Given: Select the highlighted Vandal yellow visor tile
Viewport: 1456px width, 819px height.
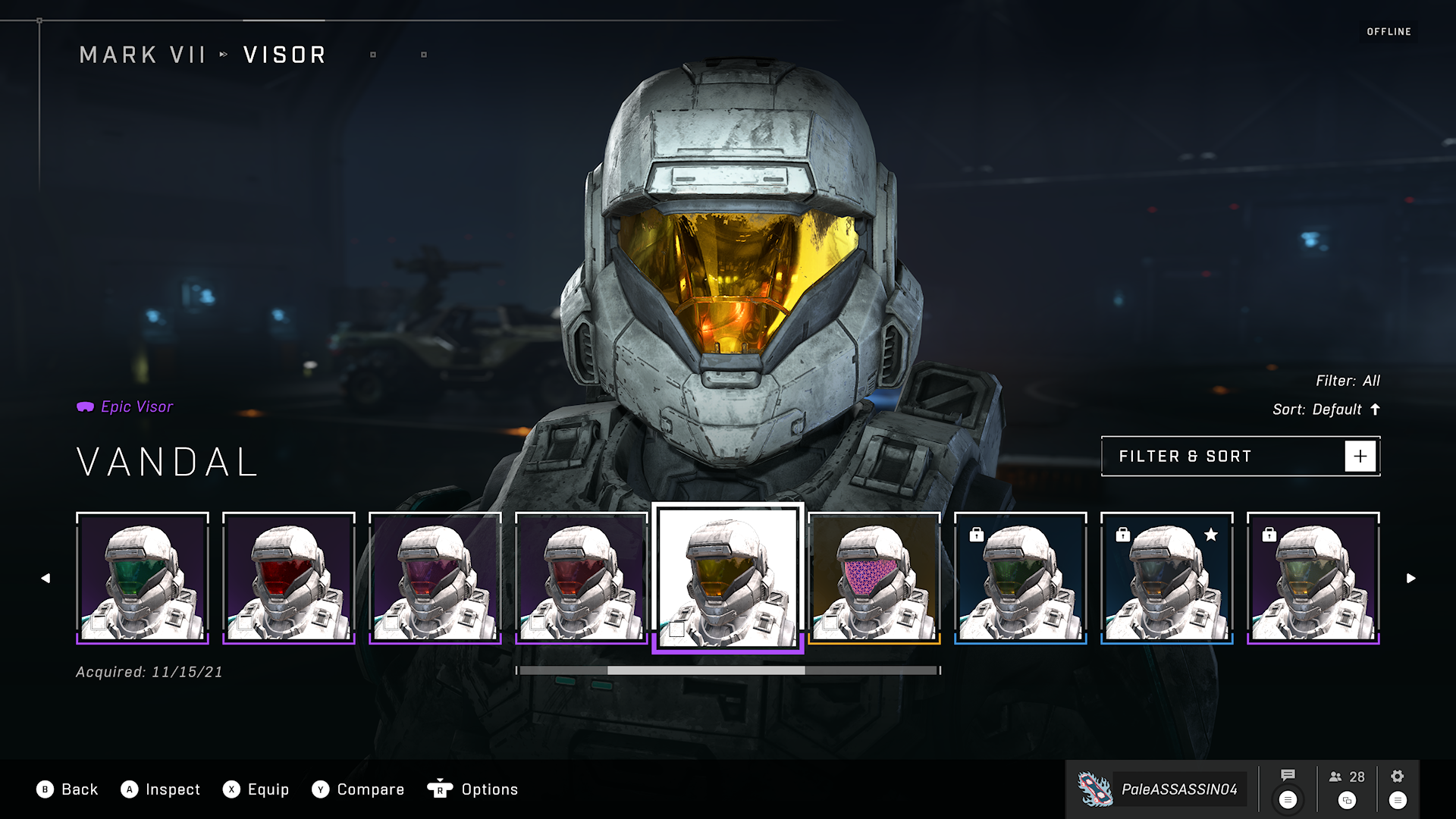Looking at the screenshot, I should coord(728,578).
